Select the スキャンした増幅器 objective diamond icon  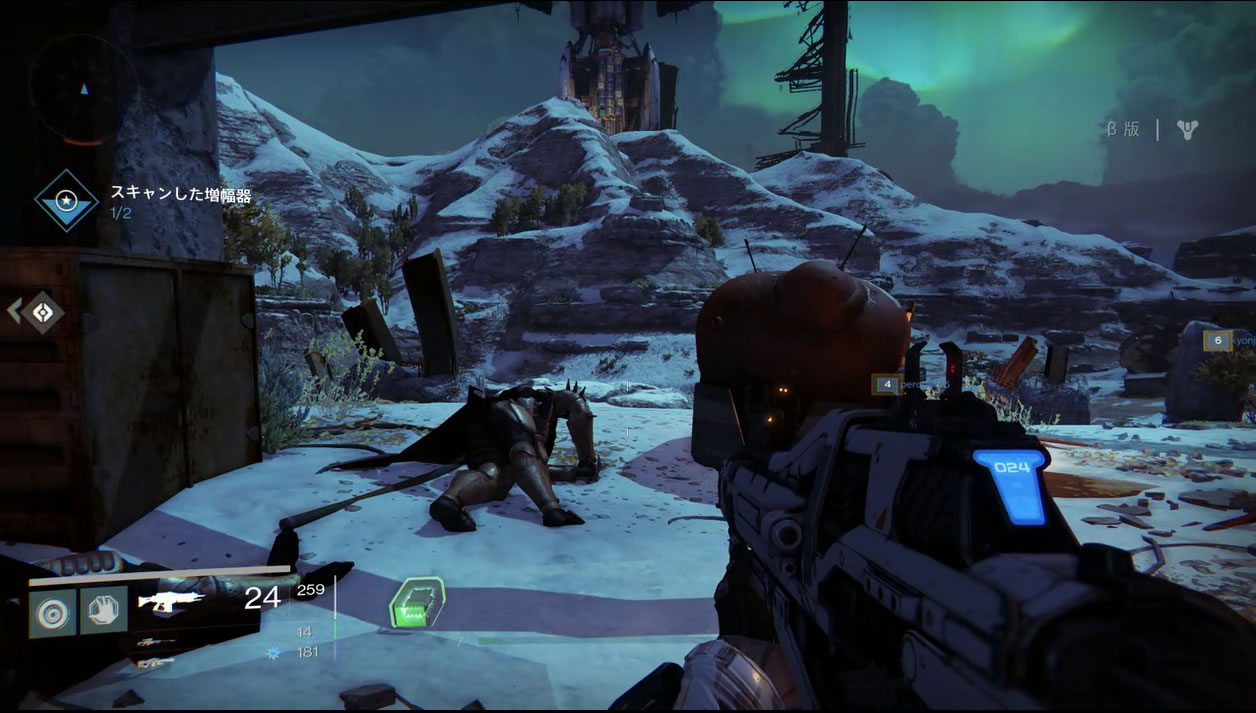[x=67, y=200]
